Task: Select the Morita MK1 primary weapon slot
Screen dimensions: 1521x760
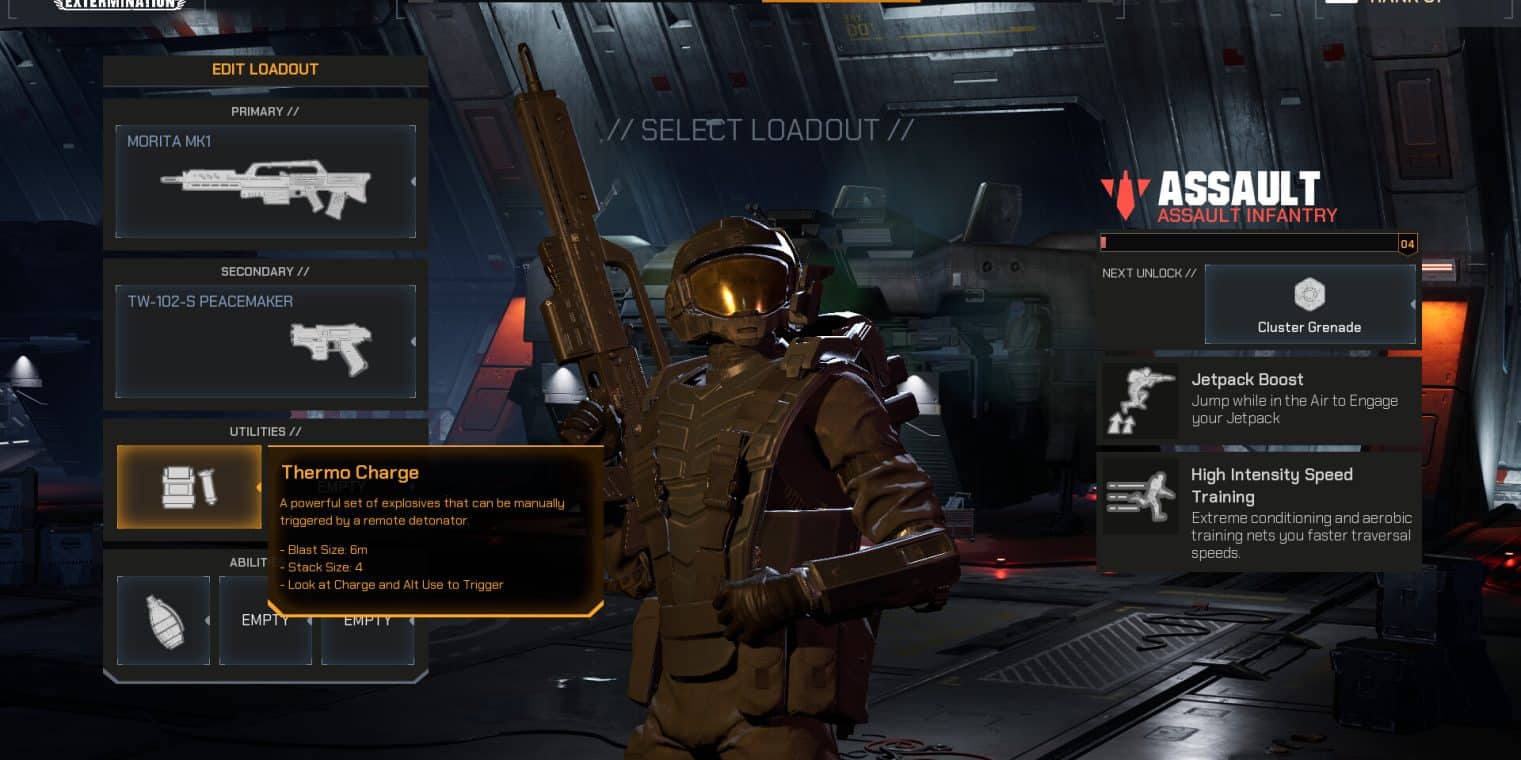Action: click(x=265, y=182)
